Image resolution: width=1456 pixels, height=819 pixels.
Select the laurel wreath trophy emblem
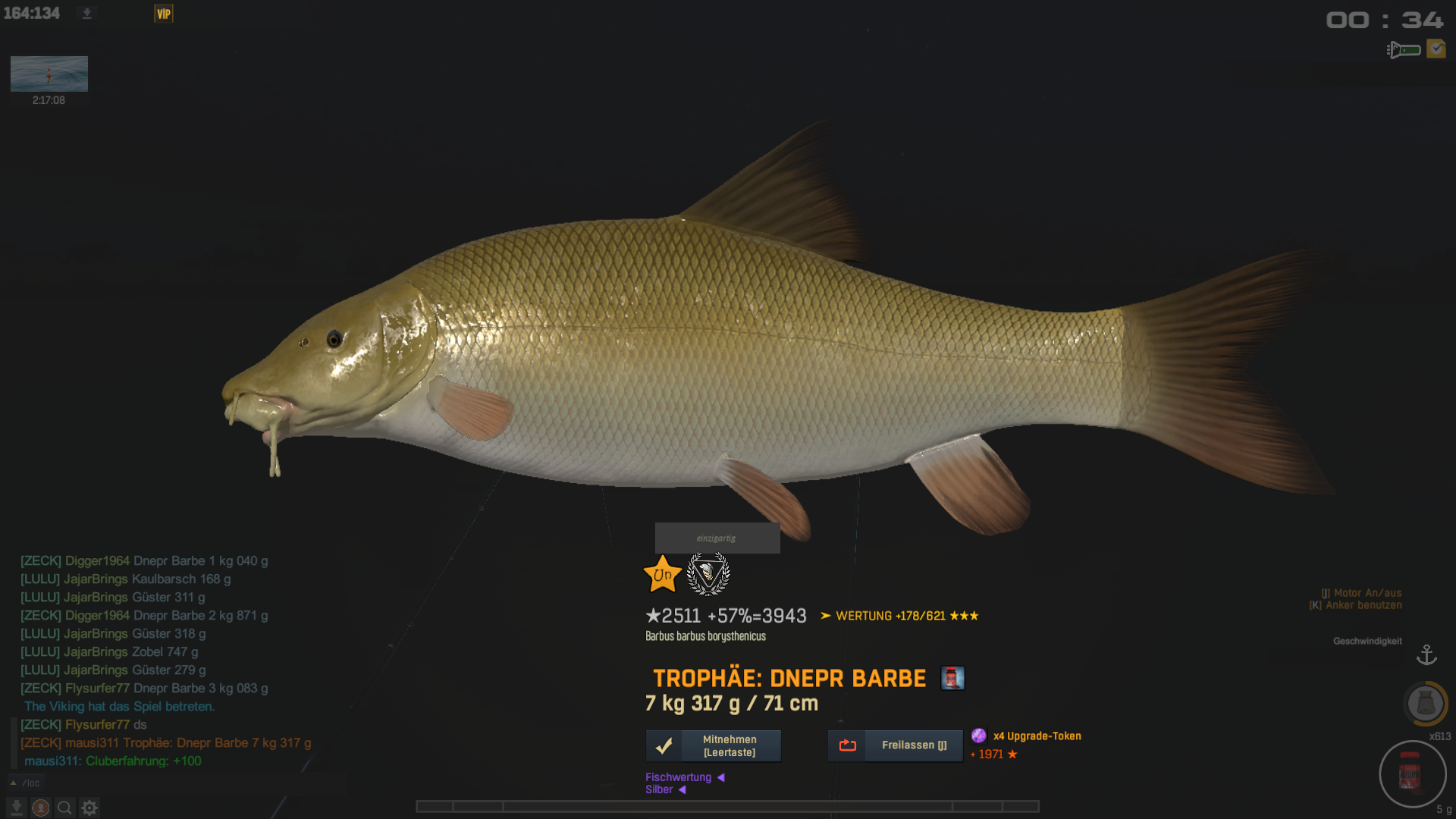708,574
